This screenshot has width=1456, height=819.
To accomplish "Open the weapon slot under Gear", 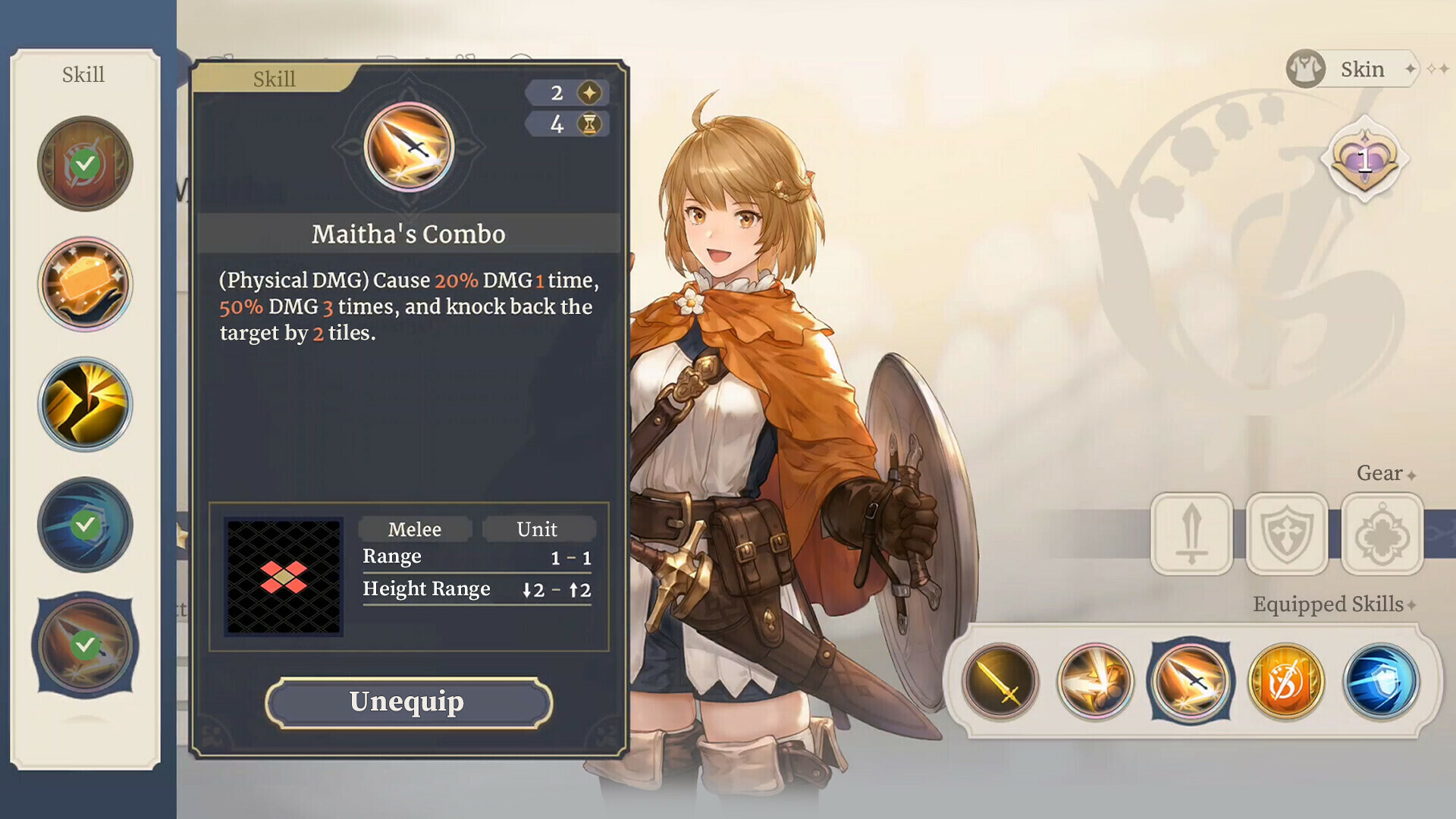I will (1191, 533).
